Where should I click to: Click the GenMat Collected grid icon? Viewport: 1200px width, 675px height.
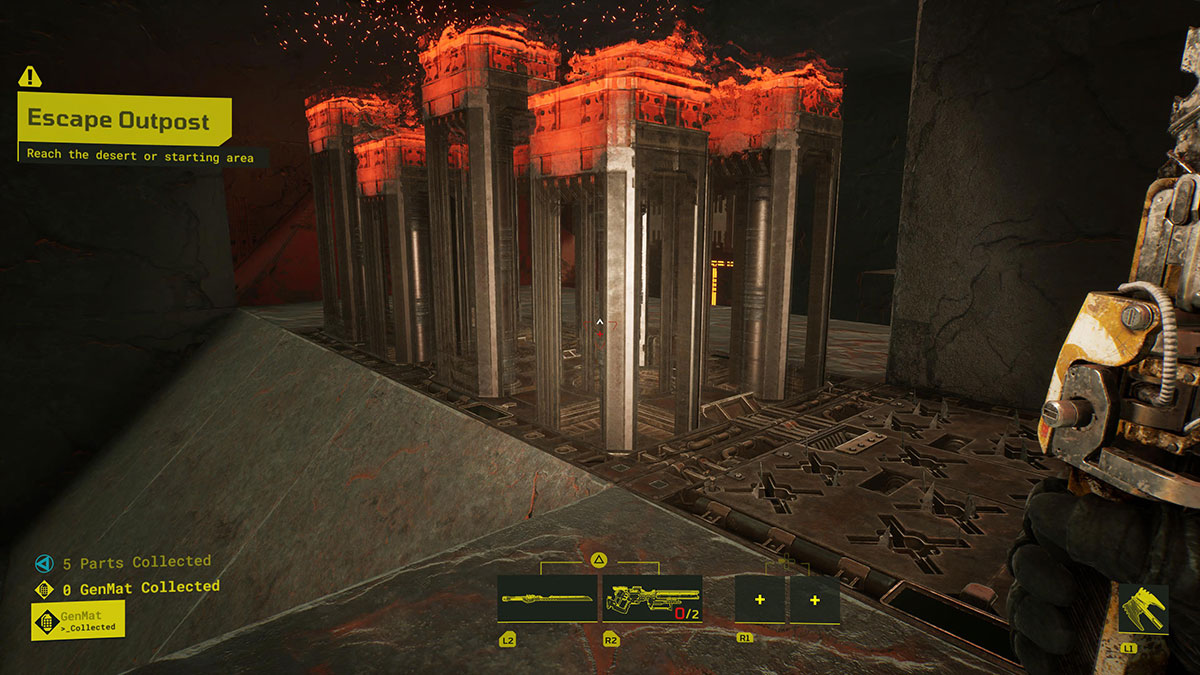(x=43, y=589)
